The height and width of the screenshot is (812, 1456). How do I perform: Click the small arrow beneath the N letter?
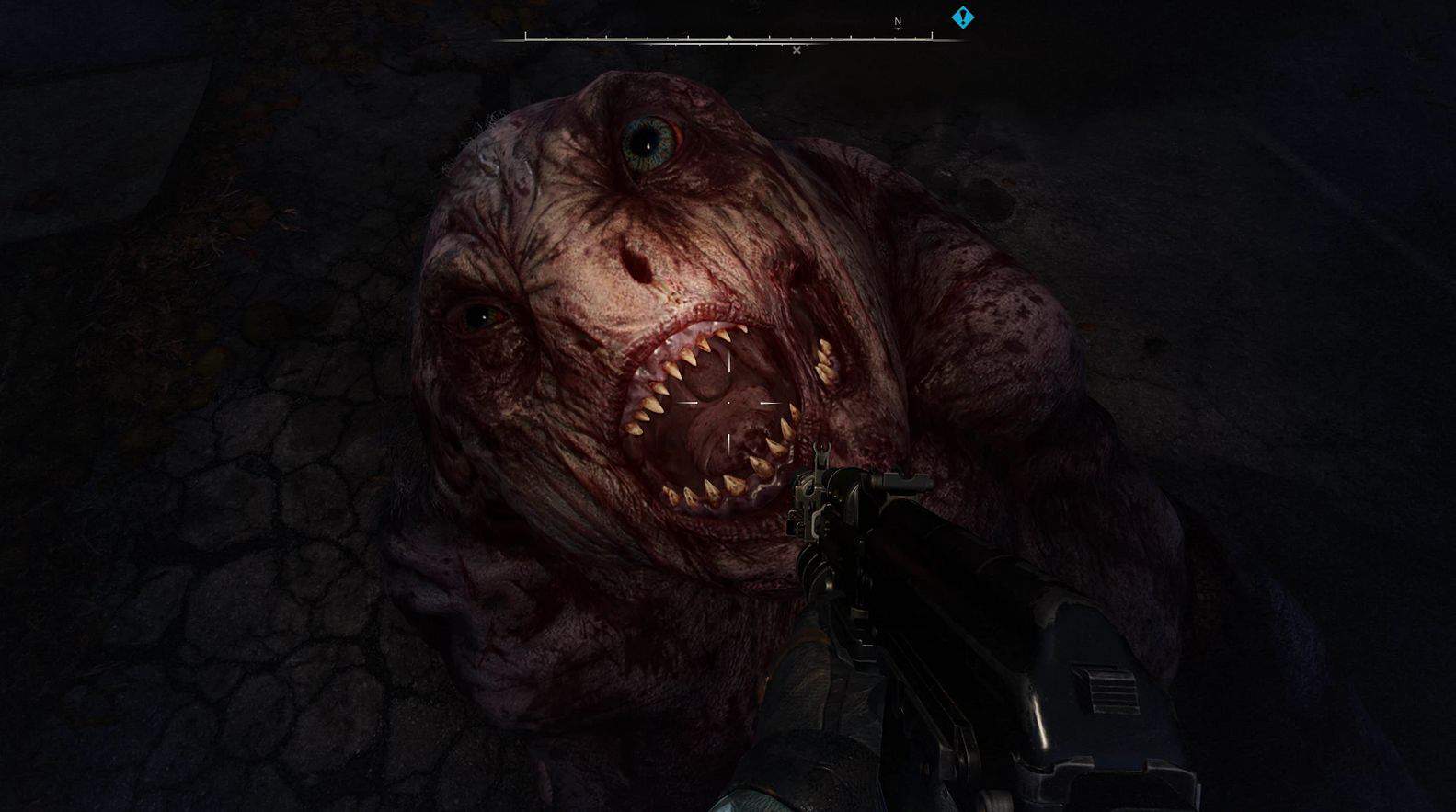point(897,29)
